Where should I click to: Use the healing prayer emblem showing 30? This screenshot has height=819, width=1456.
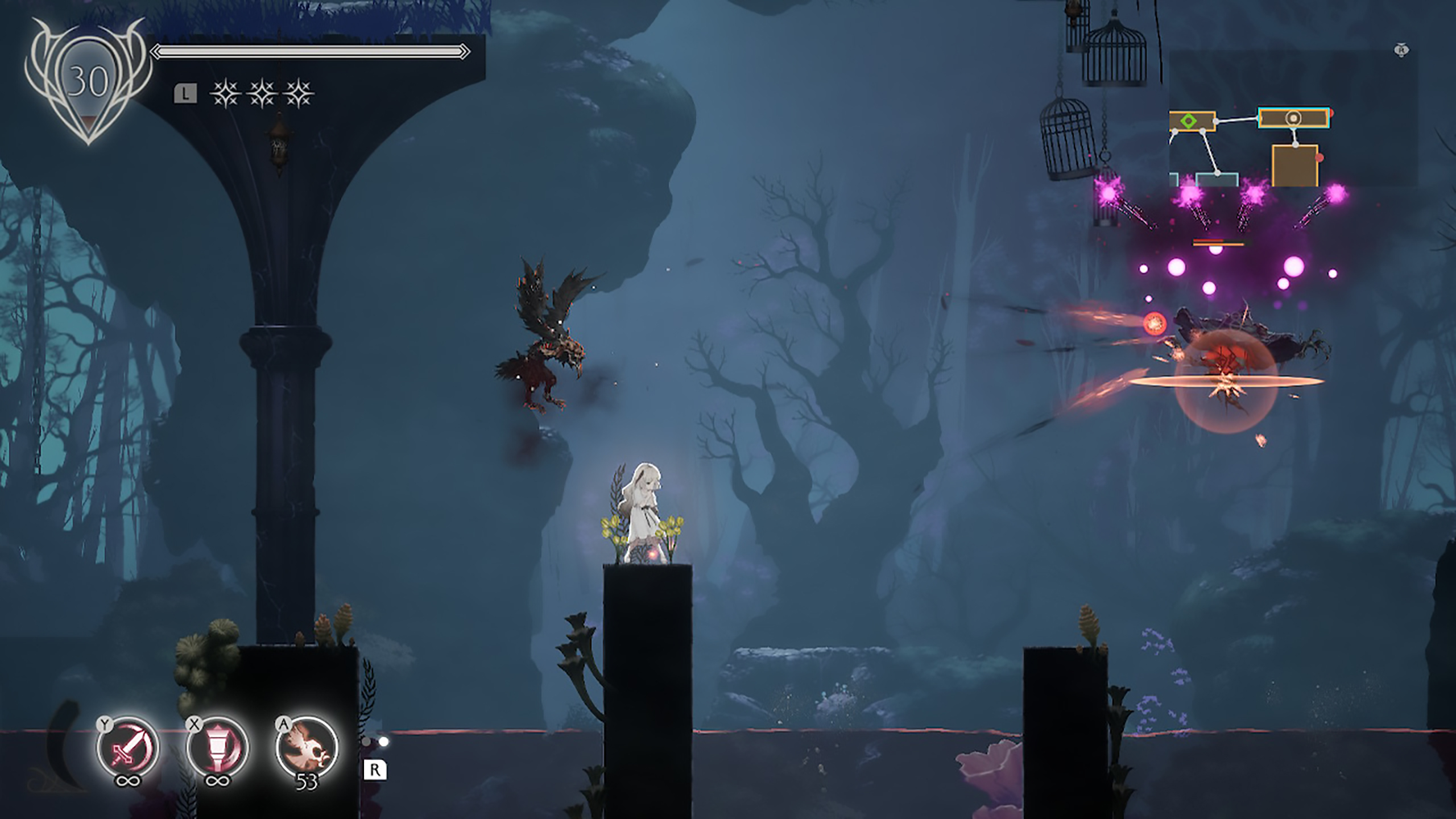point(88,82)
